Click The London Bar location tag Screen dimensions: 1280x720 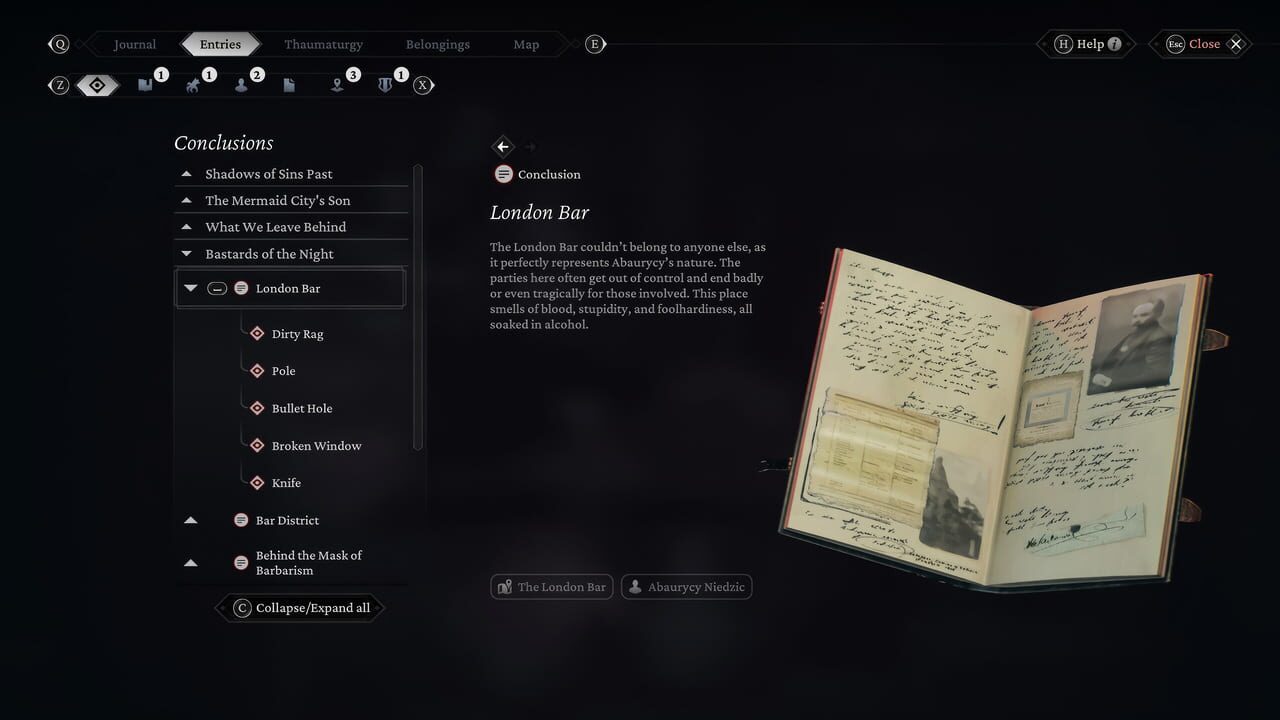551,587
